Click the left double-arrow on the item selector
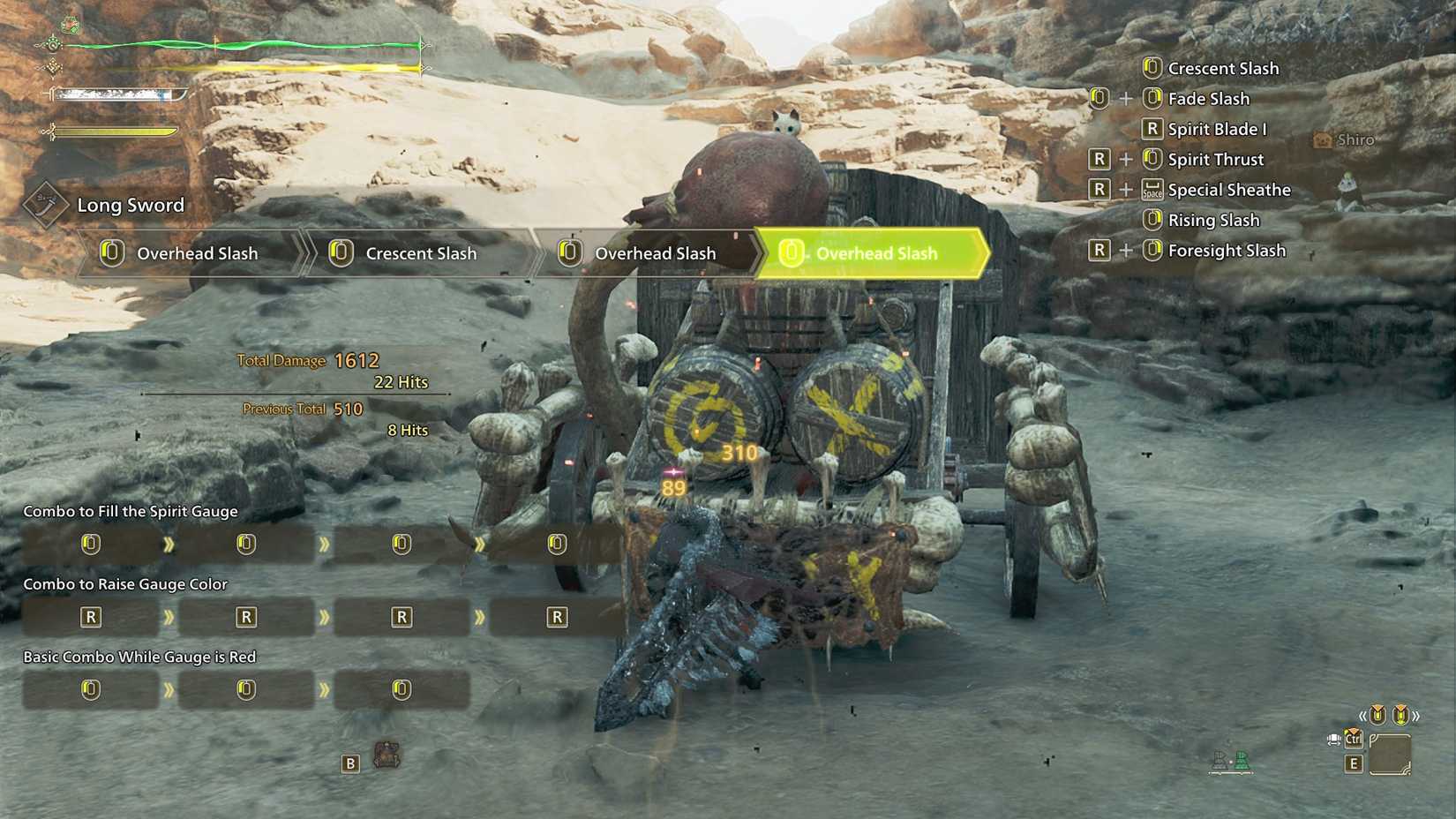This screenshot has height=819, width=1456. (x=1363, y=715)
